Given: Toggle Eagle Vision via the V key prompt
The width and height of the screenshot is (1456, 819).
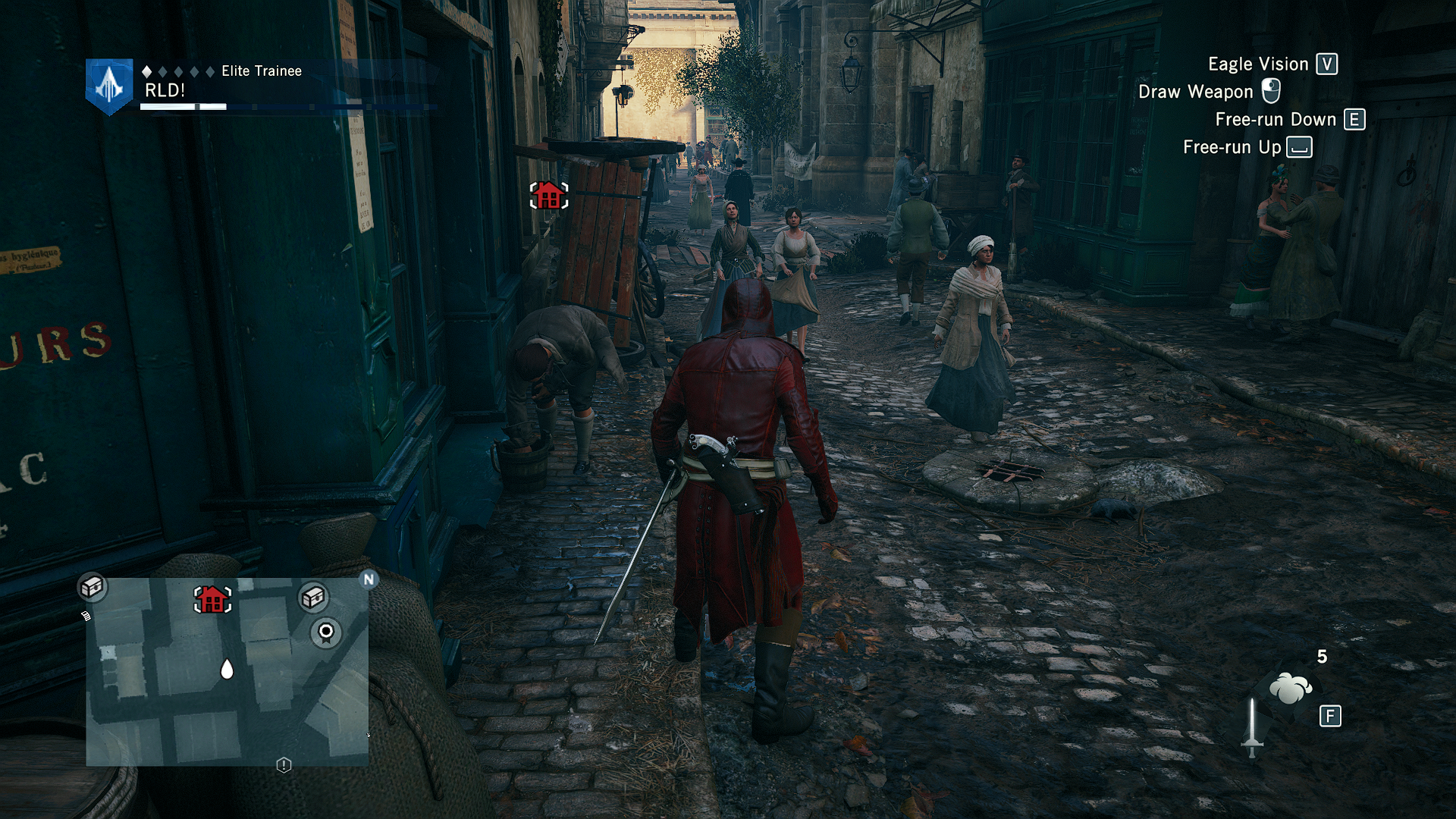Looking at the screenshot, I should coord(1326,64).
